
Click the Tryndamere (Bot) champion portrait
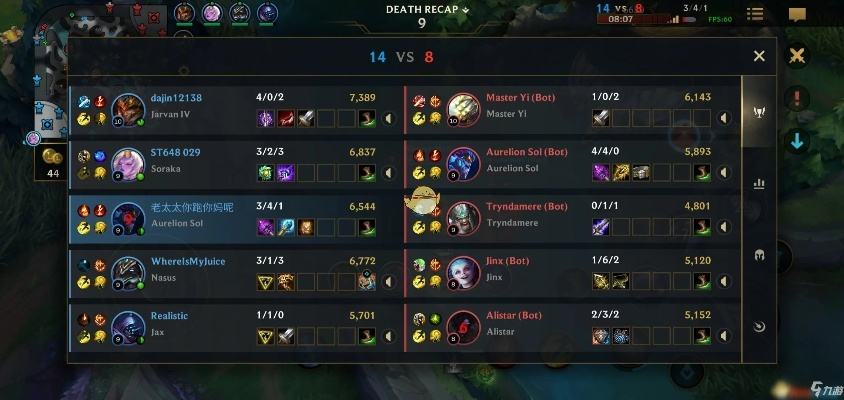click(x=464, y=217)
